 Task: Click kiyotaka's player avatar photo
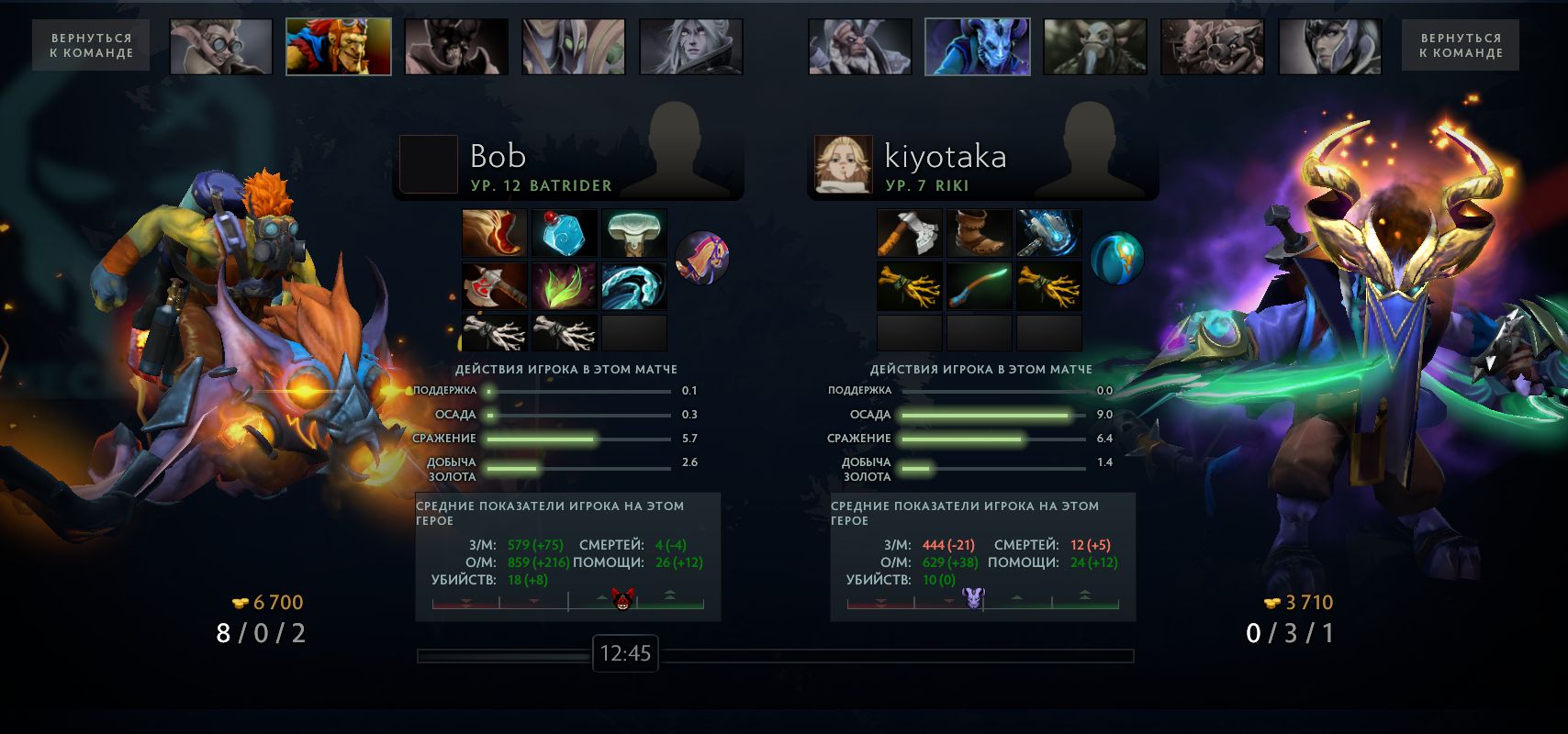coord(842,163)
